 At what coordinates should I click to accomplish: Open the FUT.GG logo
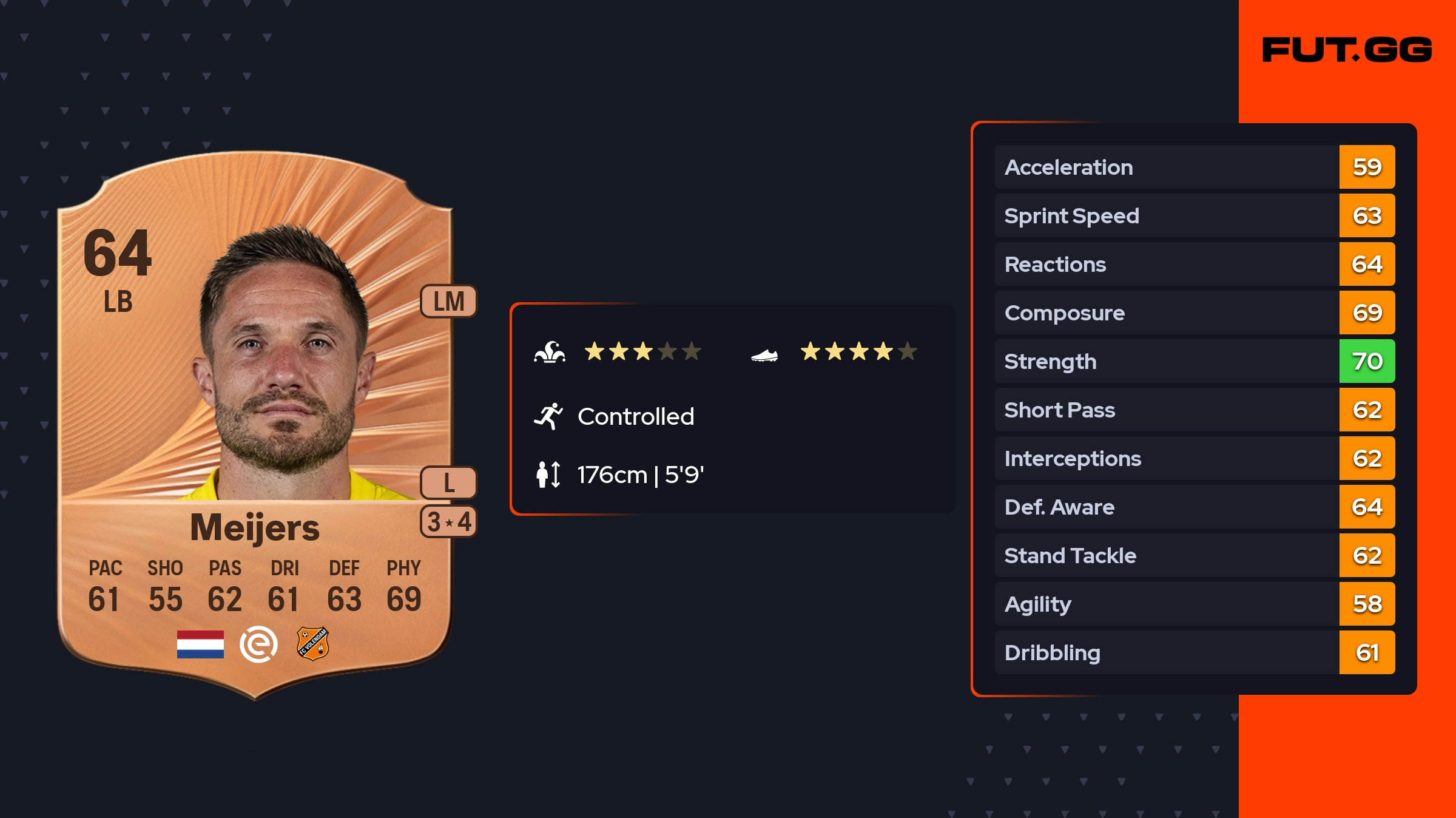1347,50
